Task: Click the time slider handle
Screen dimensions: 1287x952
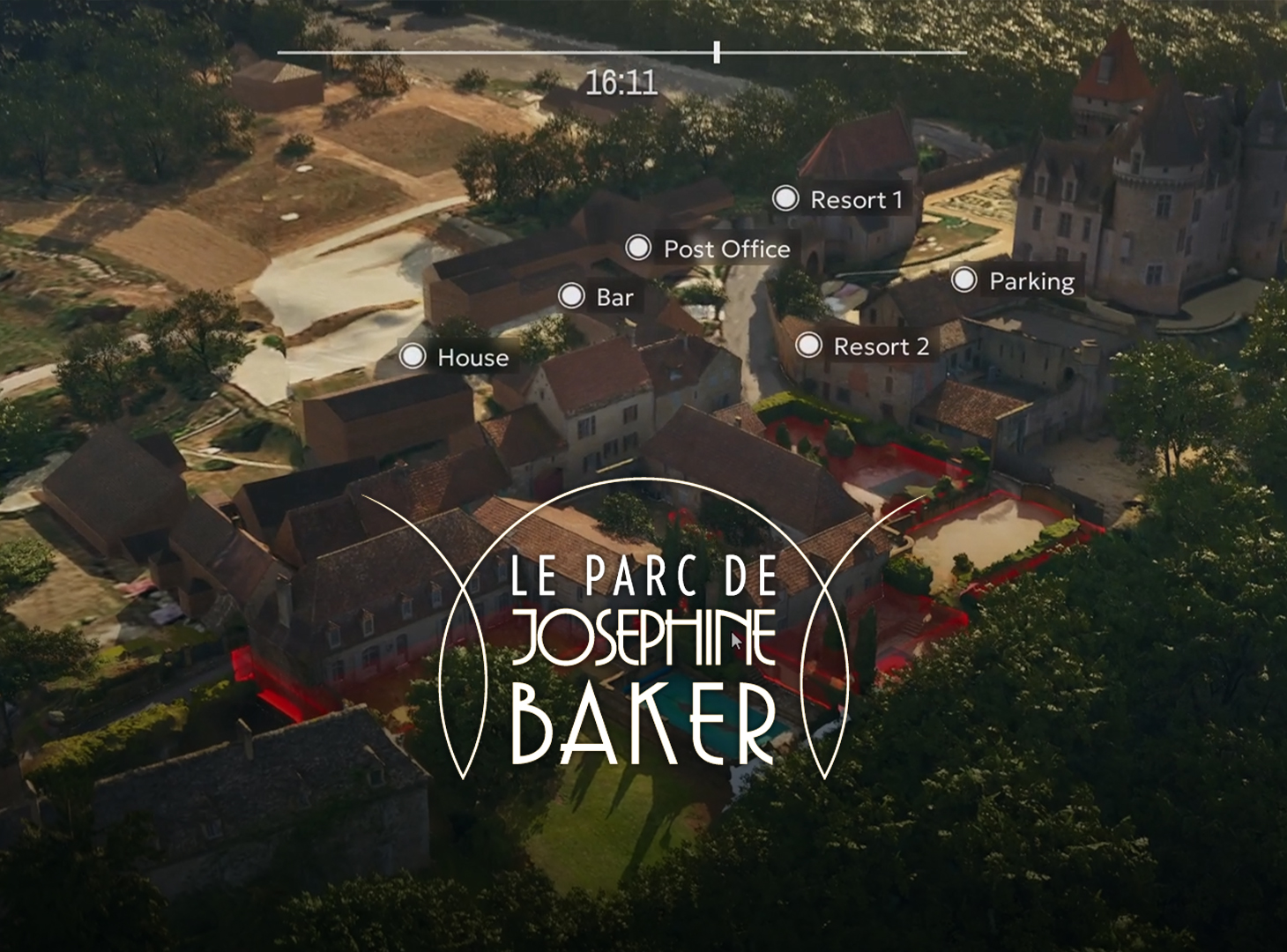Action: pos(717,52)
